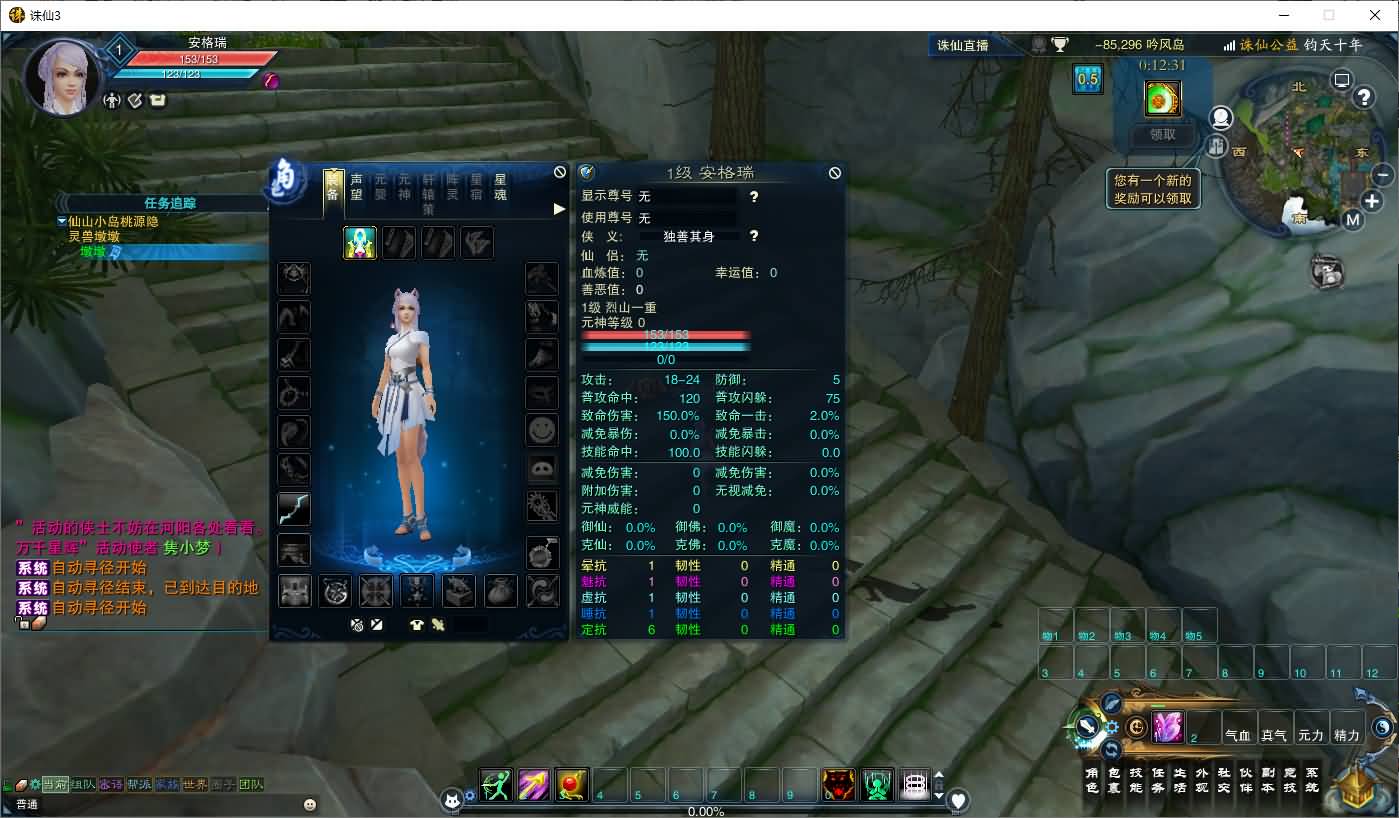1399x818 pixels.
Task: Claim the reward with the 领取 button
Action: 1162,134
